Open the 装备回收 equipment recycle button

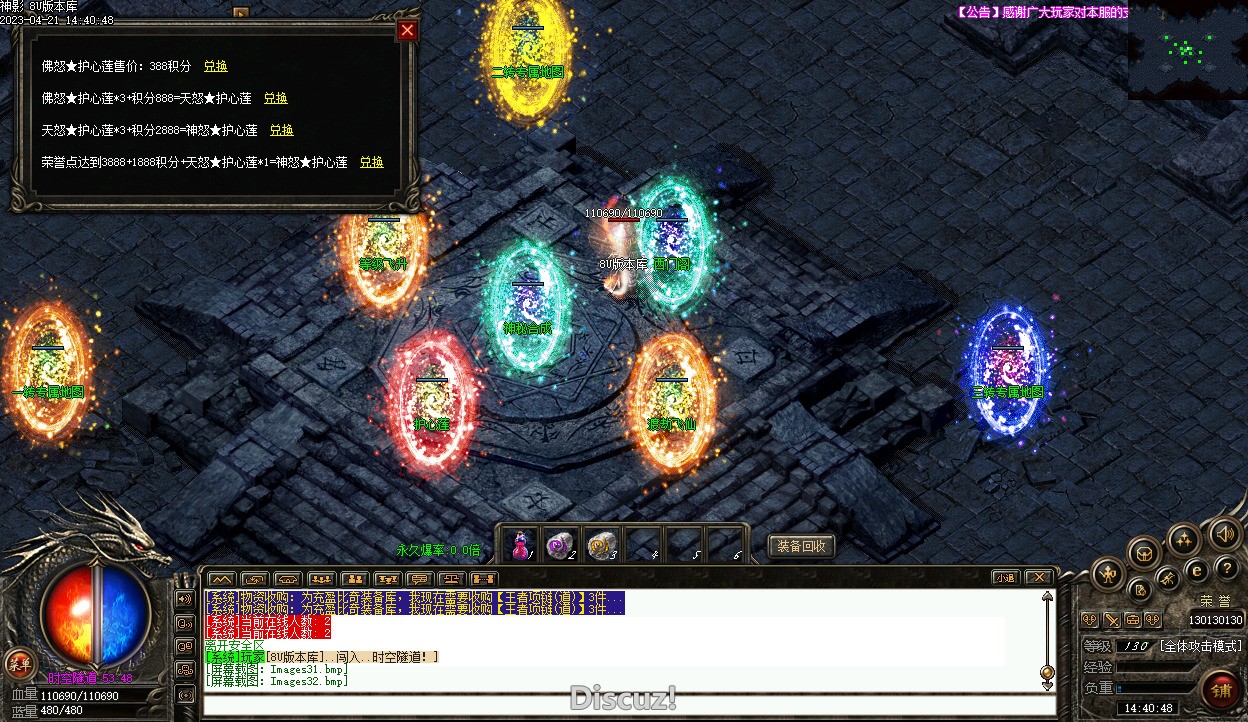(x=801, y=546)
